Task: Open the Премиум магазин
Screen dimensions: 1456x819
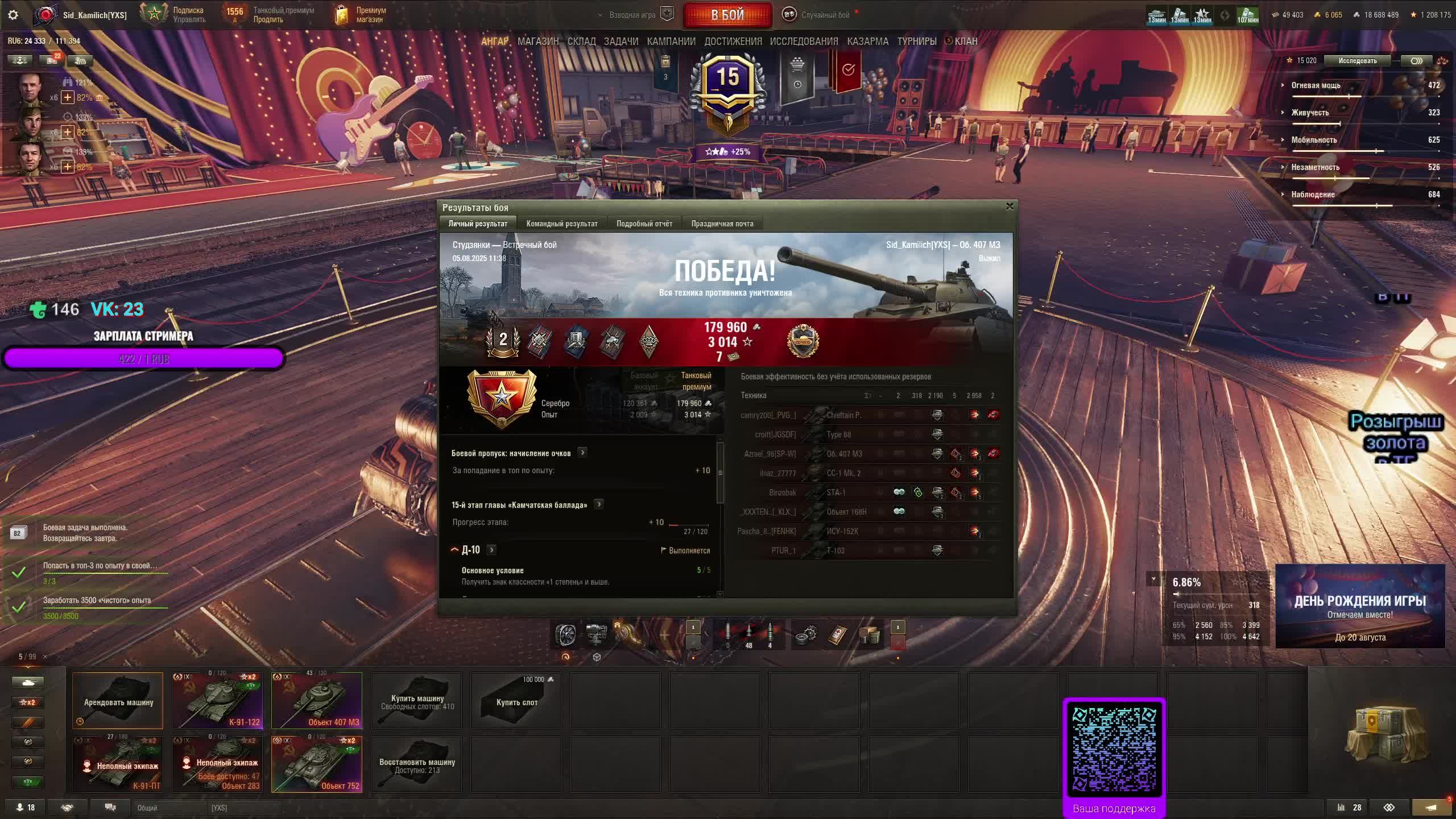Action: pos(362,15)
